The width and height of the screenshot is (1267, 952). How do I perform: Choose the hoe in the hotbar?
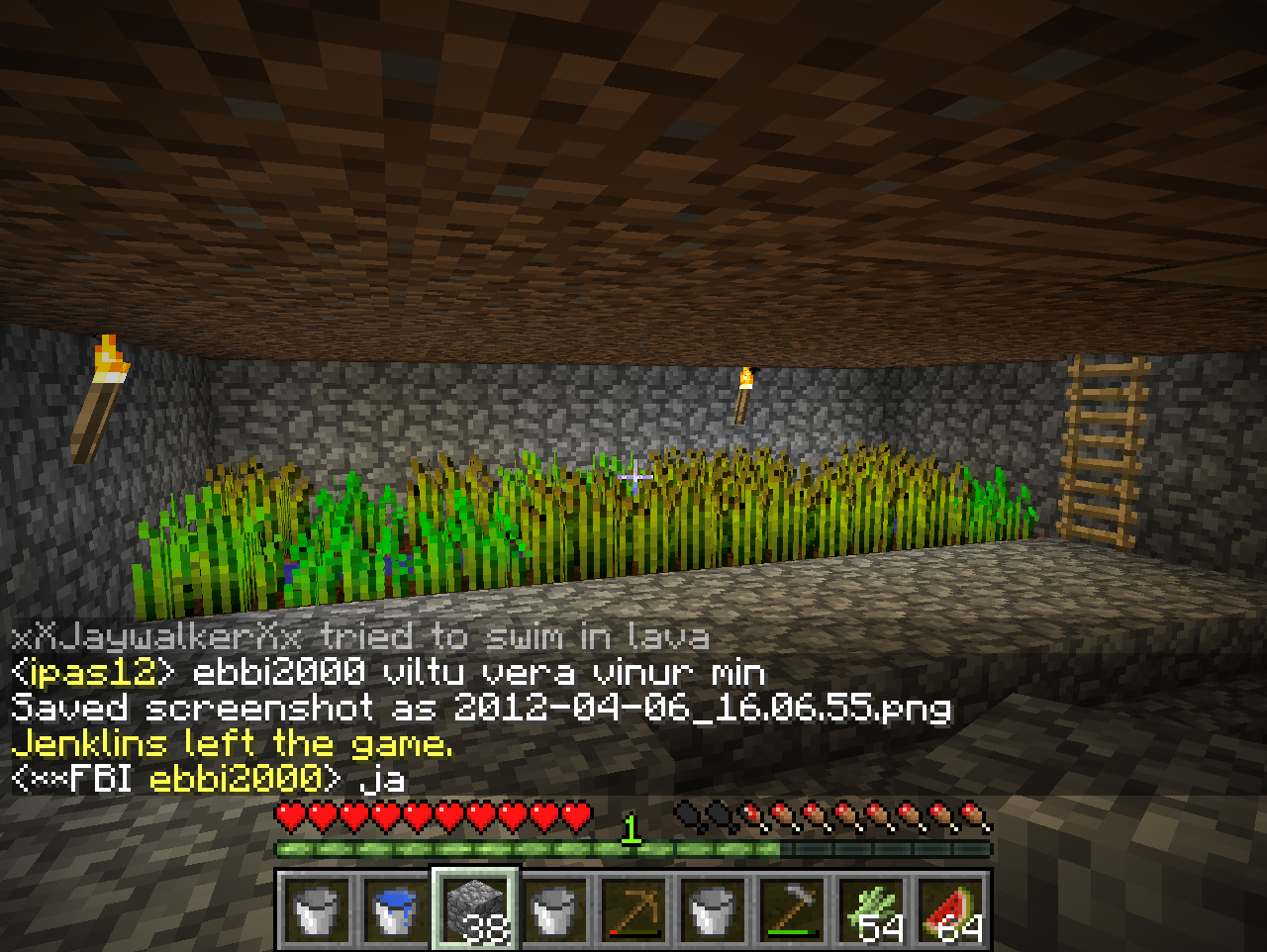point(792,908)
